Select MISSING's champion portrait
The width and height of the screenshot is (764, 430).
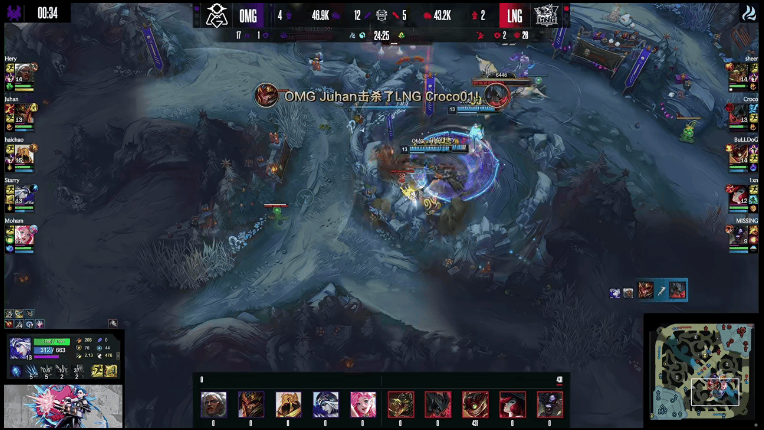click(745, 234)
